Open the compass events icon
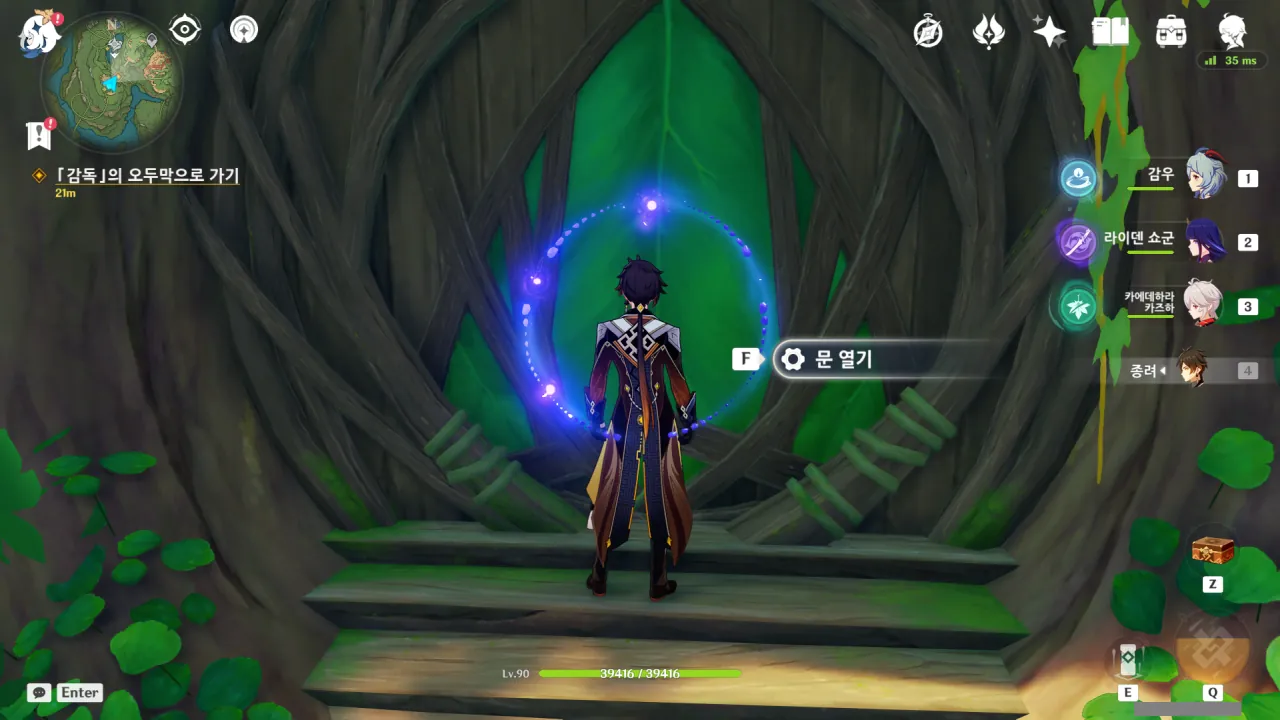The height and width of the screenshot is (720, 1280). (x=928, y=32)
